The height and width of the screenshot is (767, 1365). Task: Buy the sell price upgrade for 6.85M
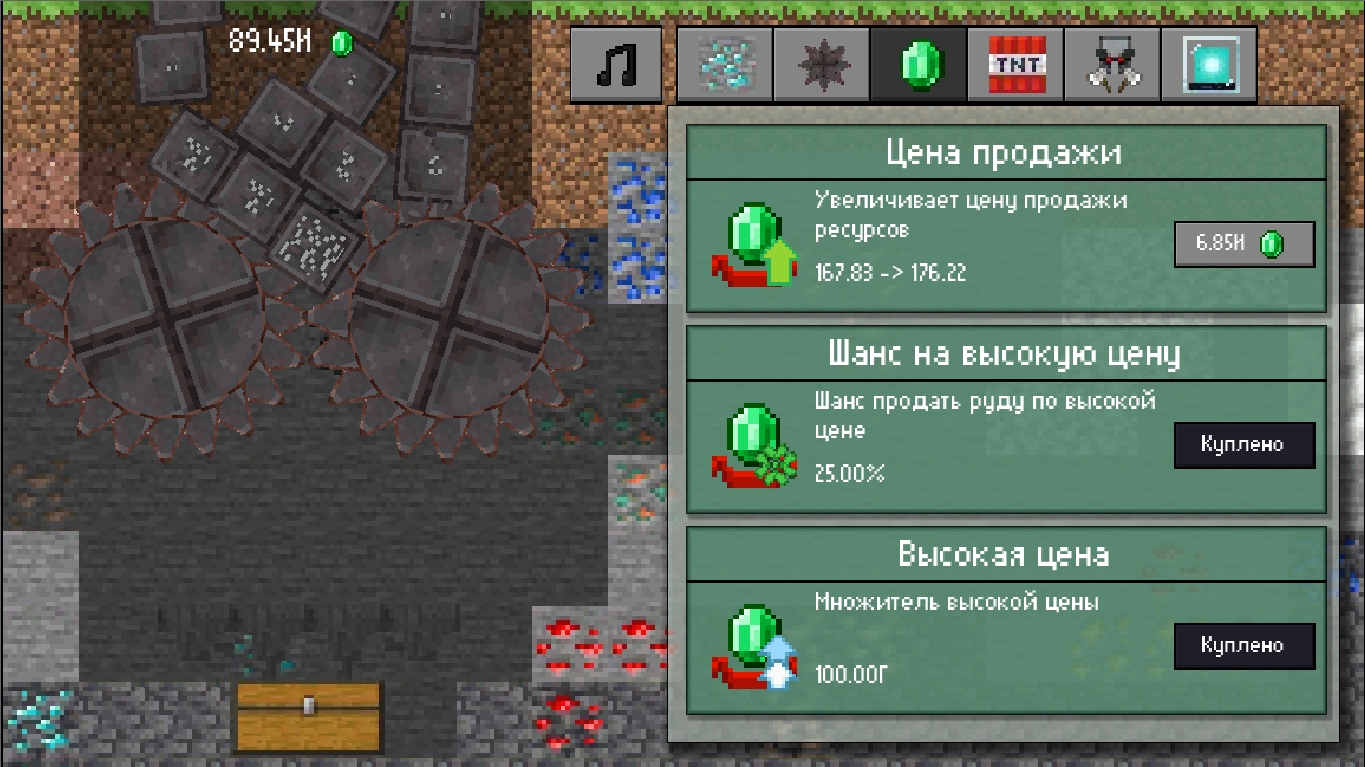[1244, 243]
